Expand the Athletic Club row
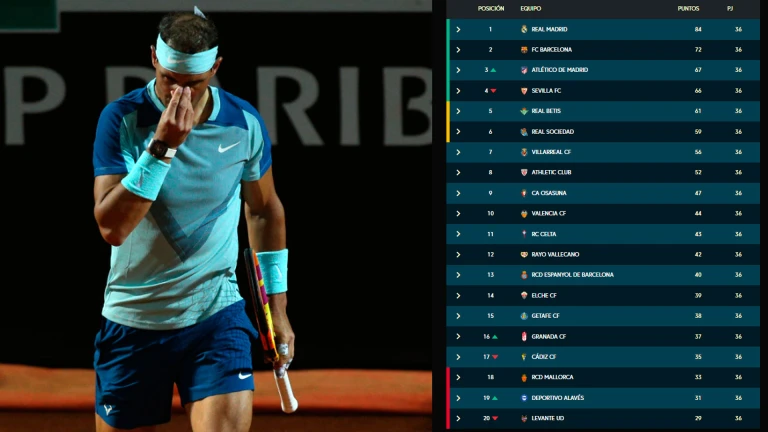The image size is (768, 432). click(x=458, y=172)
